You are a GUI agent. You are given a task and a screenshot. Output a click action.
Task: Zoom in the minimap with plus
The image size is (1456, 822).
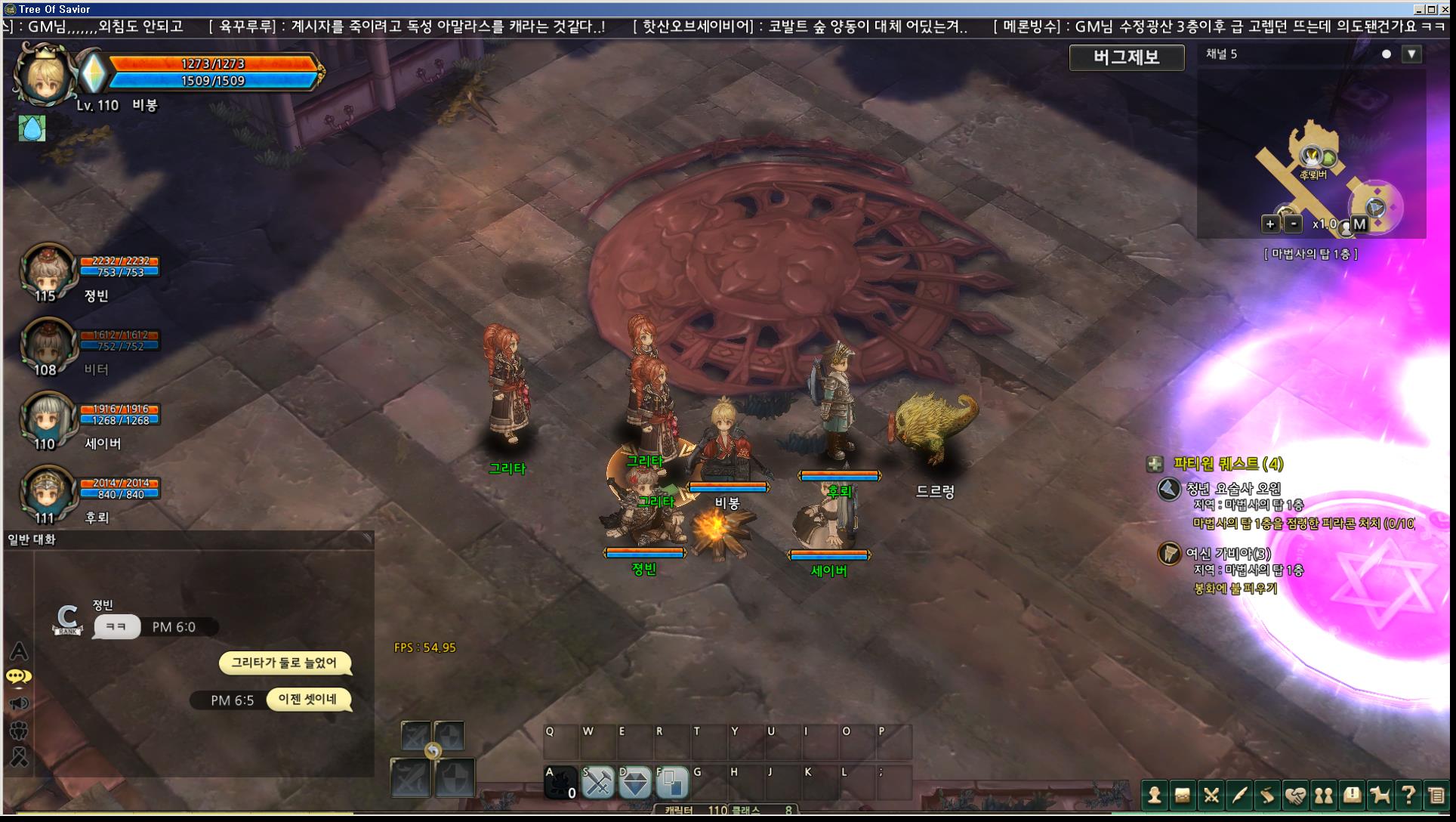click(x=1270, y=224)
